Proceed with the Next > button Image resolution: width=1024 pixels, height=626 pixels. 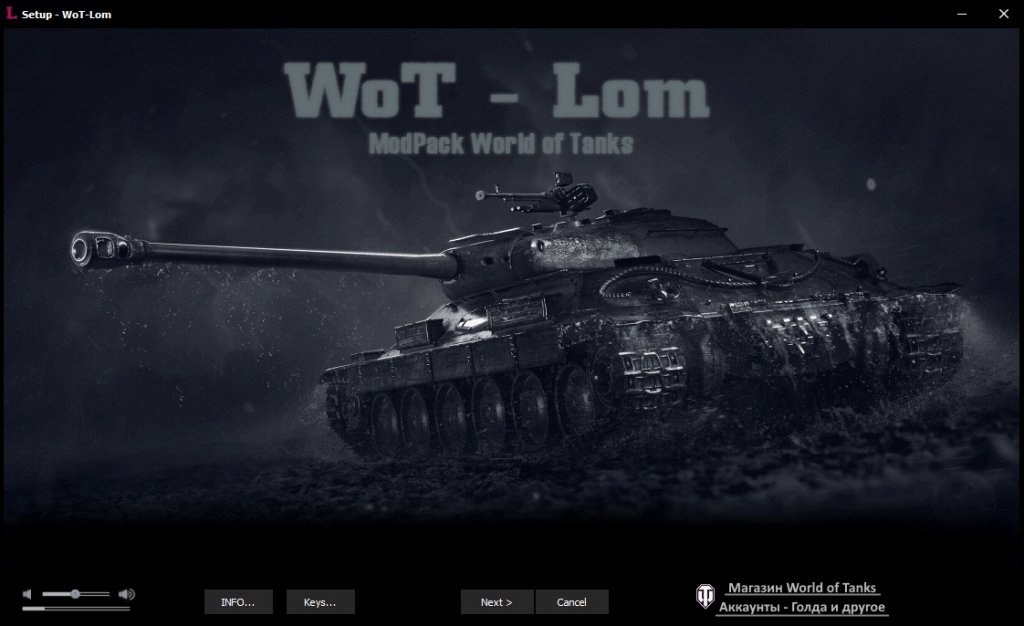coord(496,602)
